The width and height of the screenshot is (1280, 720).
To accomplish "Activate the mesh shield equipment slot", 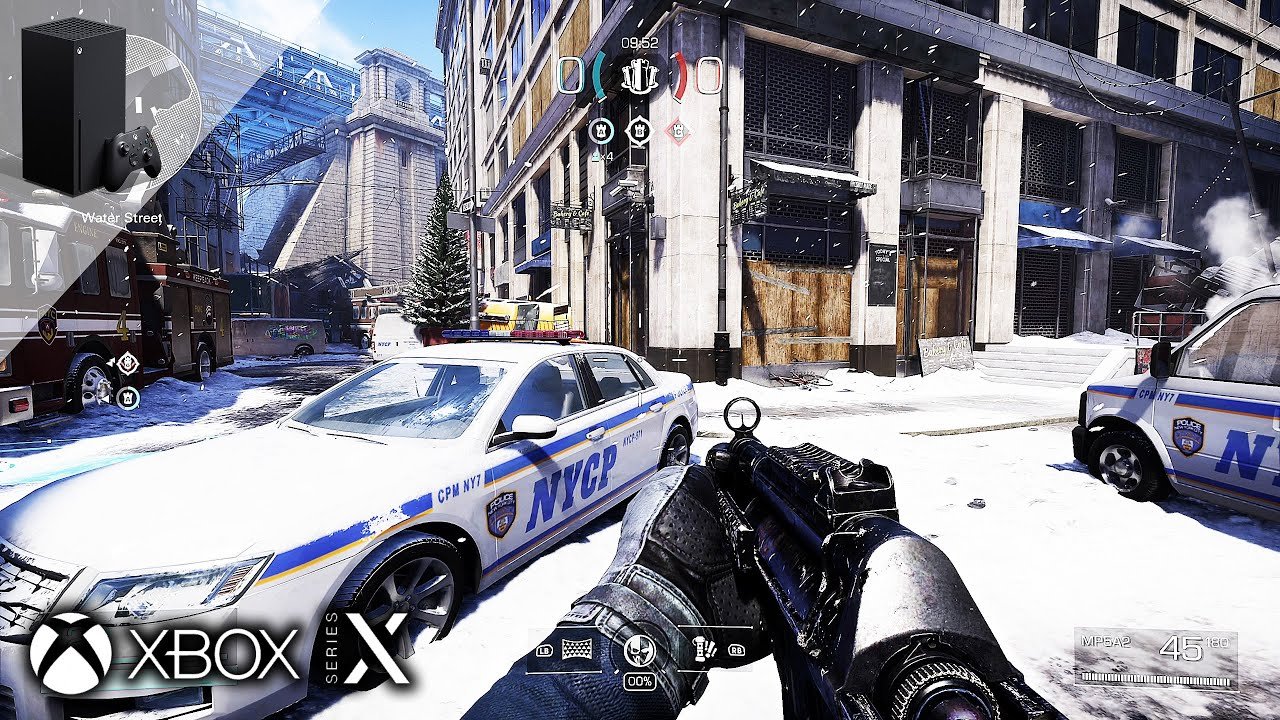I will point(576,648).
